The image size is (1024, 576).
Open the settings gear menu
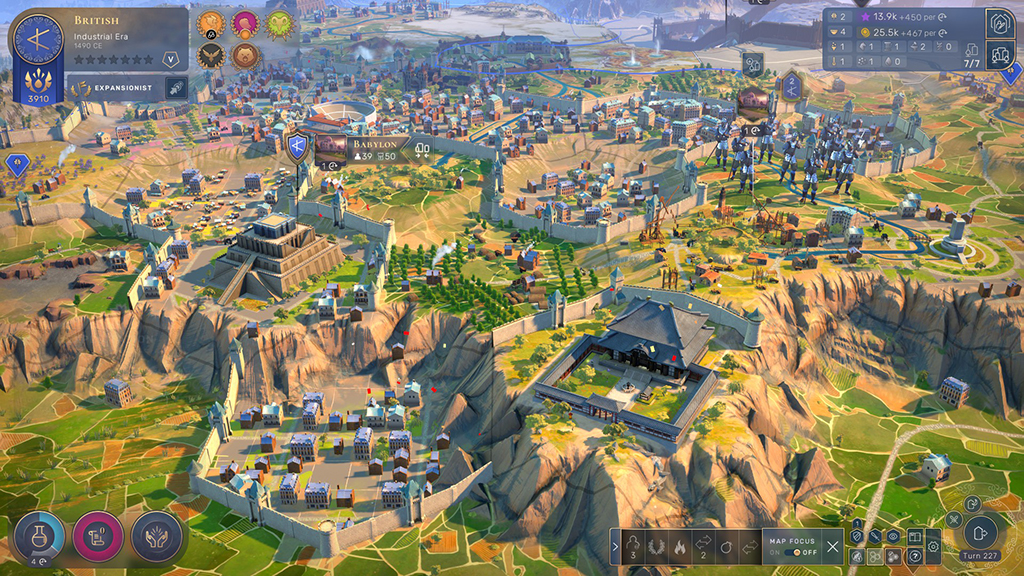[933, 547]
